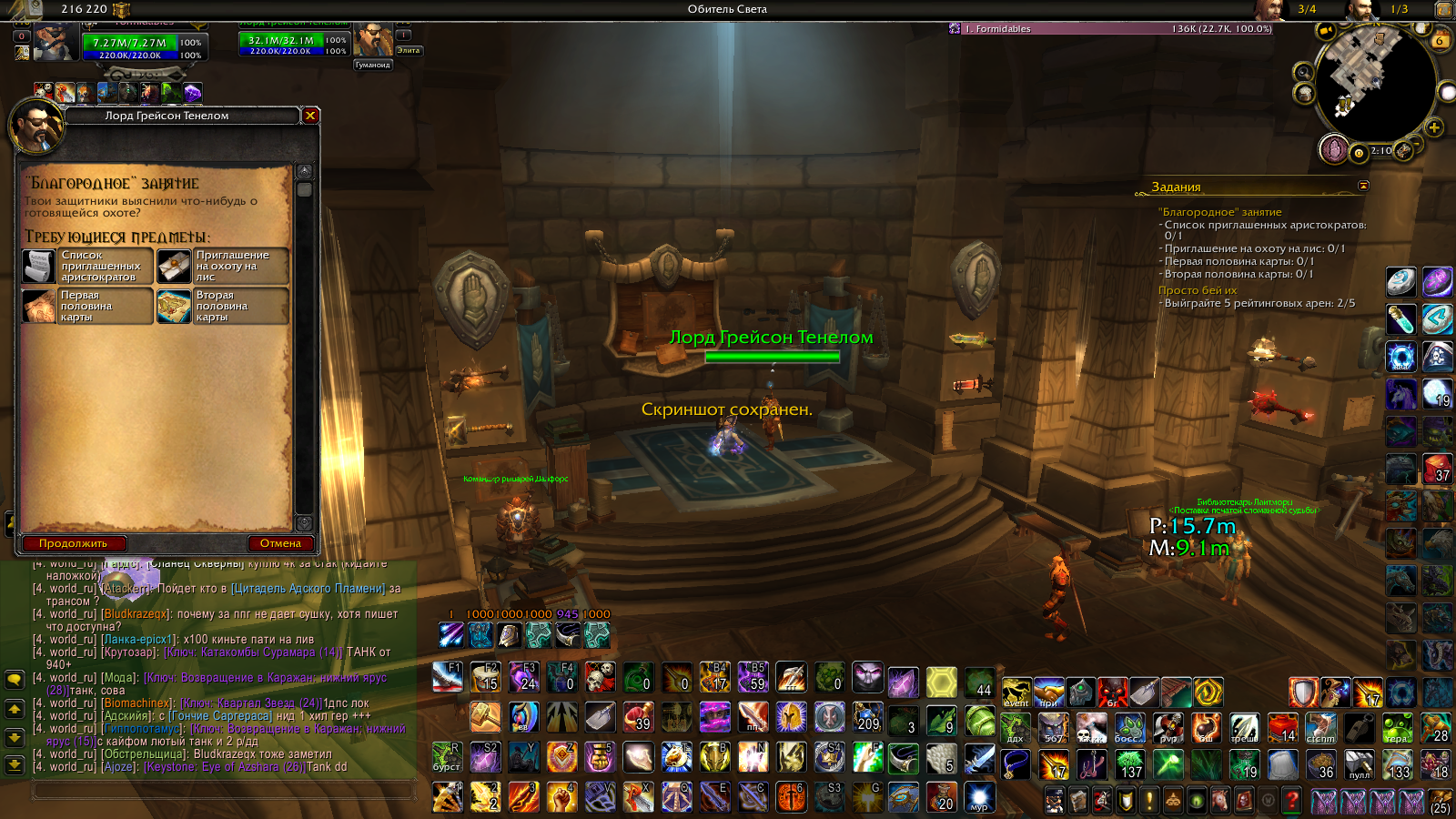1456x819 pixels.
Task: Select the Список приглашенных аристократов required item
Action: click(x=87, y=266)
